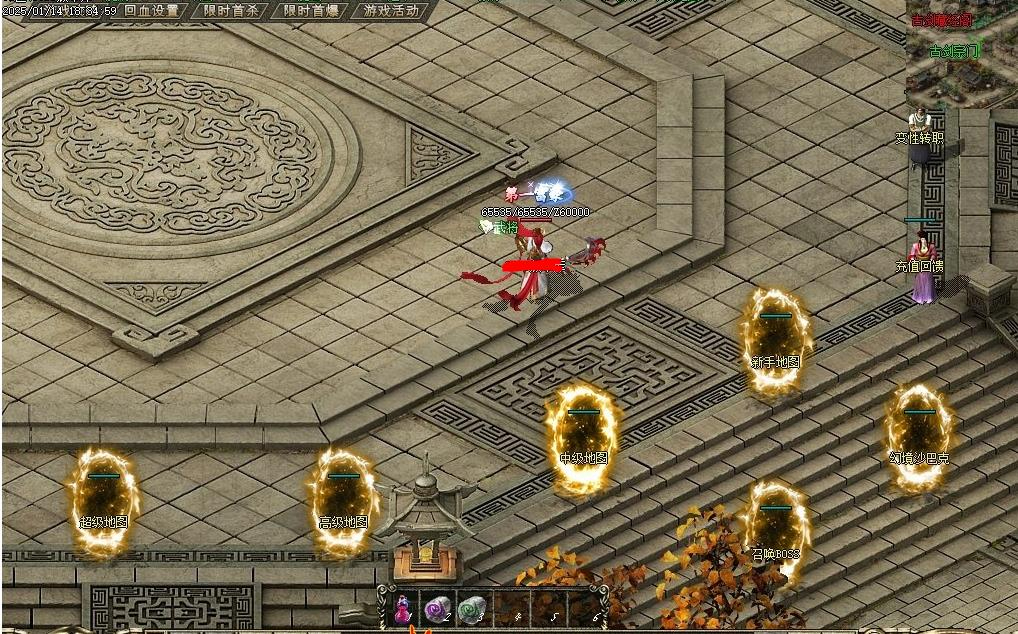This screenshot has width=1018, height=634.
Task: Click the 限时首杀 button
Action: tap(231, 11)
